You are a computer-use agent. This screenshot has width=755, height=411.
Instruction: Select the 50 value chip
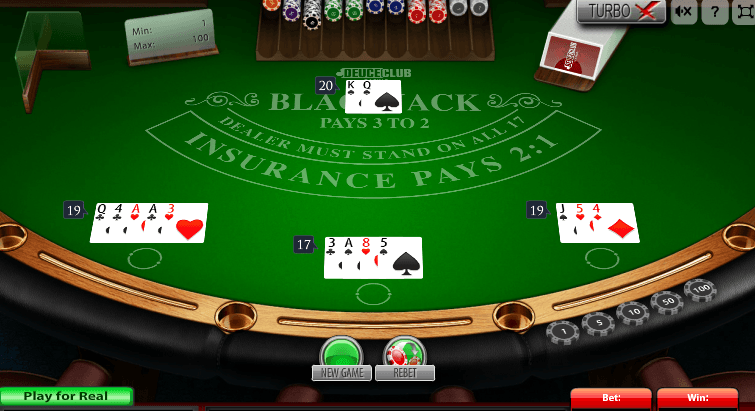[666, 300]
